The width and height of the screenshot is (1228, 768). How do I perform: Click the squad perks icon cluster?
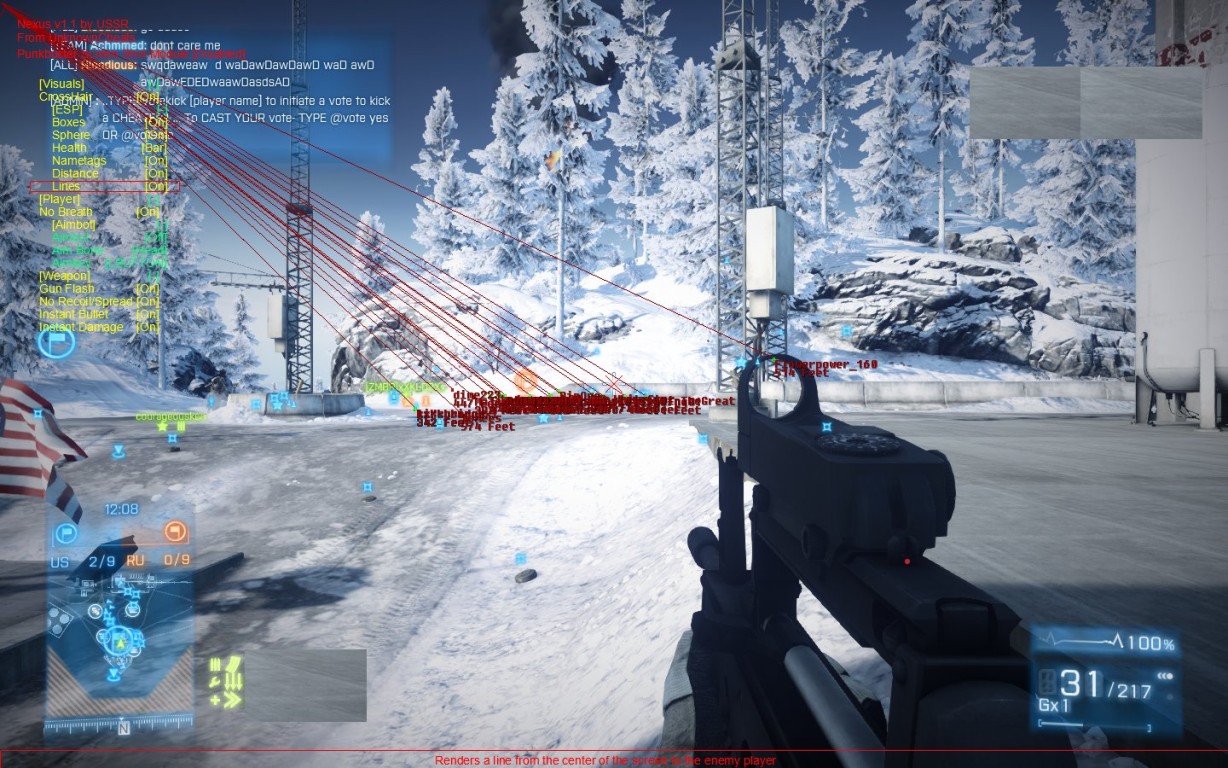point(226,682)
